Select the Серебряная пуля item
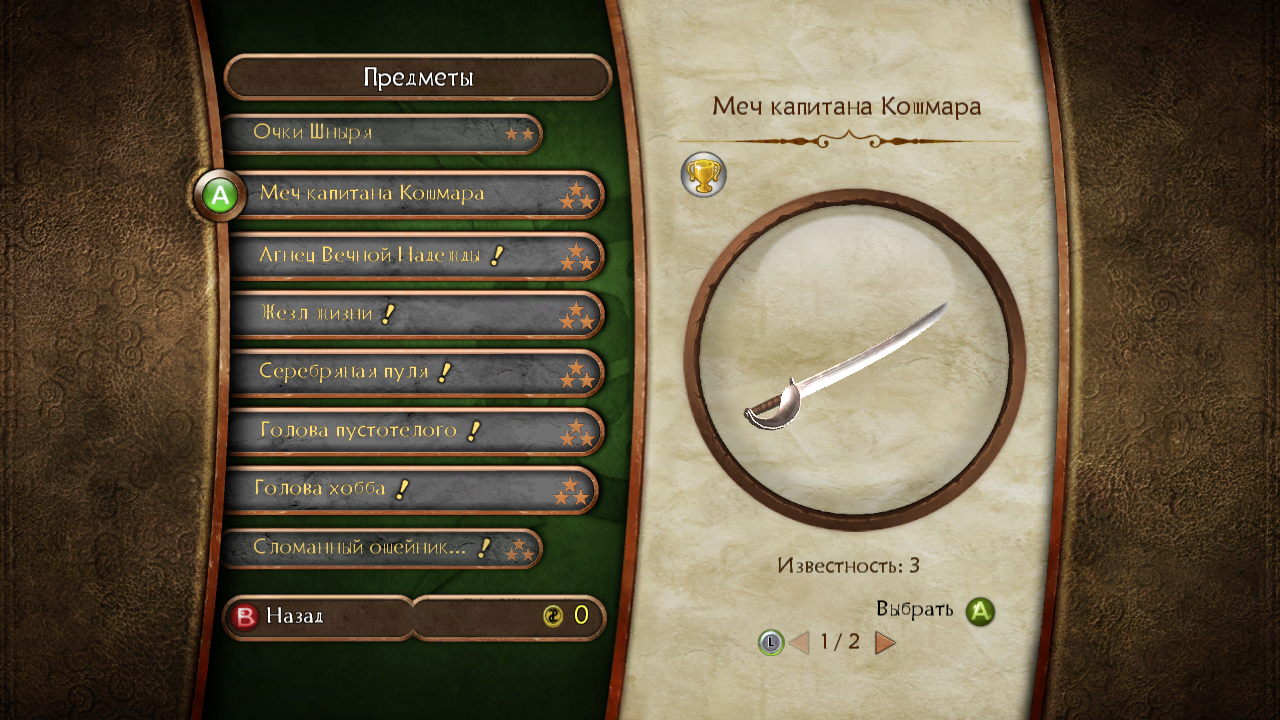Viewport: 1280px width, 720px height. click(x=415, y=373)
